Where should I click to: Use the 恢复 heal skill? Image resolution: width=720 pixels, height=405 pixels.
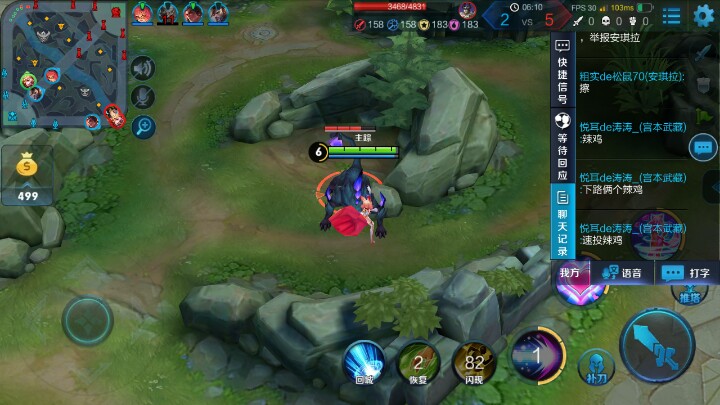419,362
